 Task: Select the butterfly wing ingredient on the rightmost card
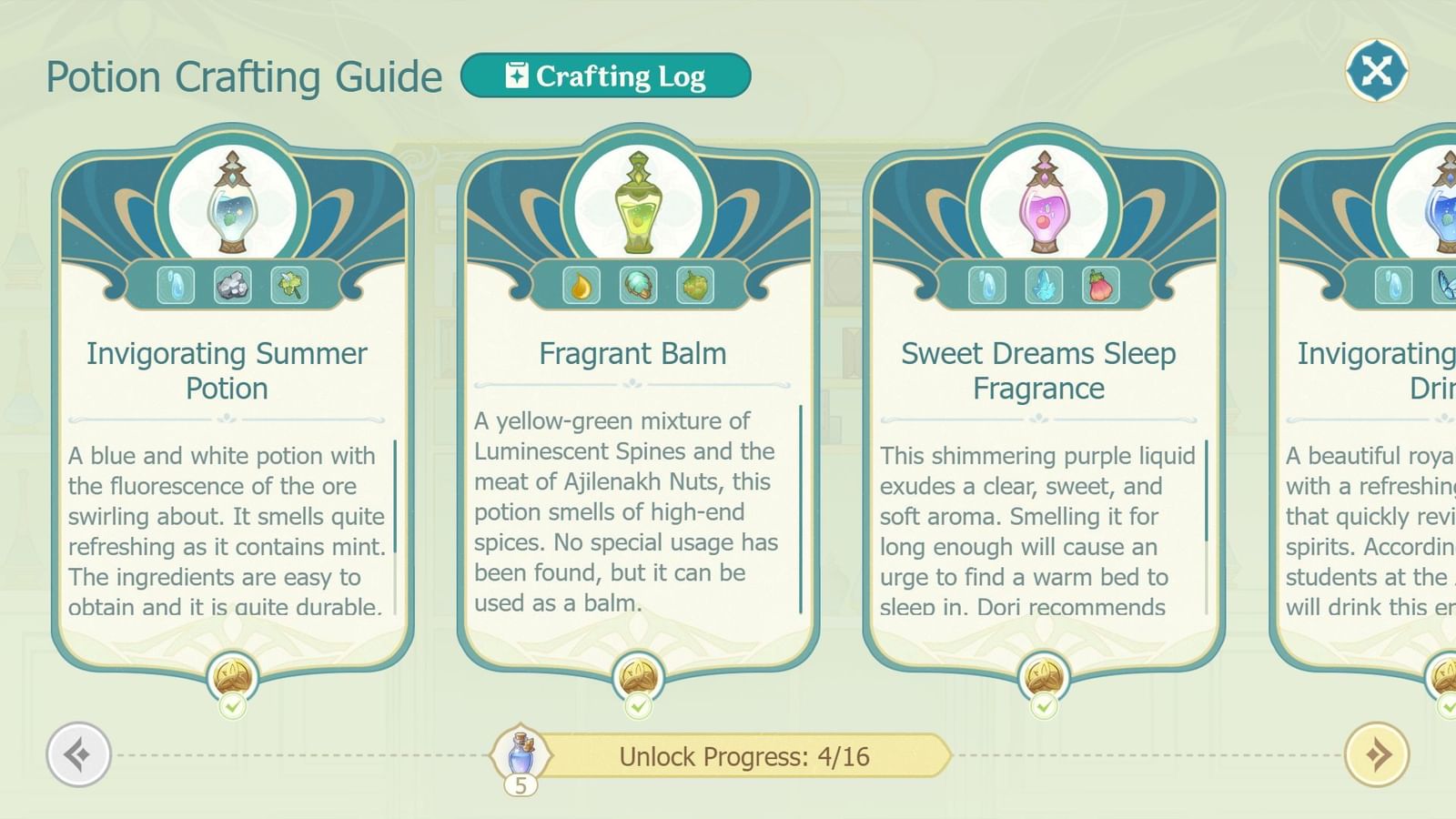click(1448, 286)
